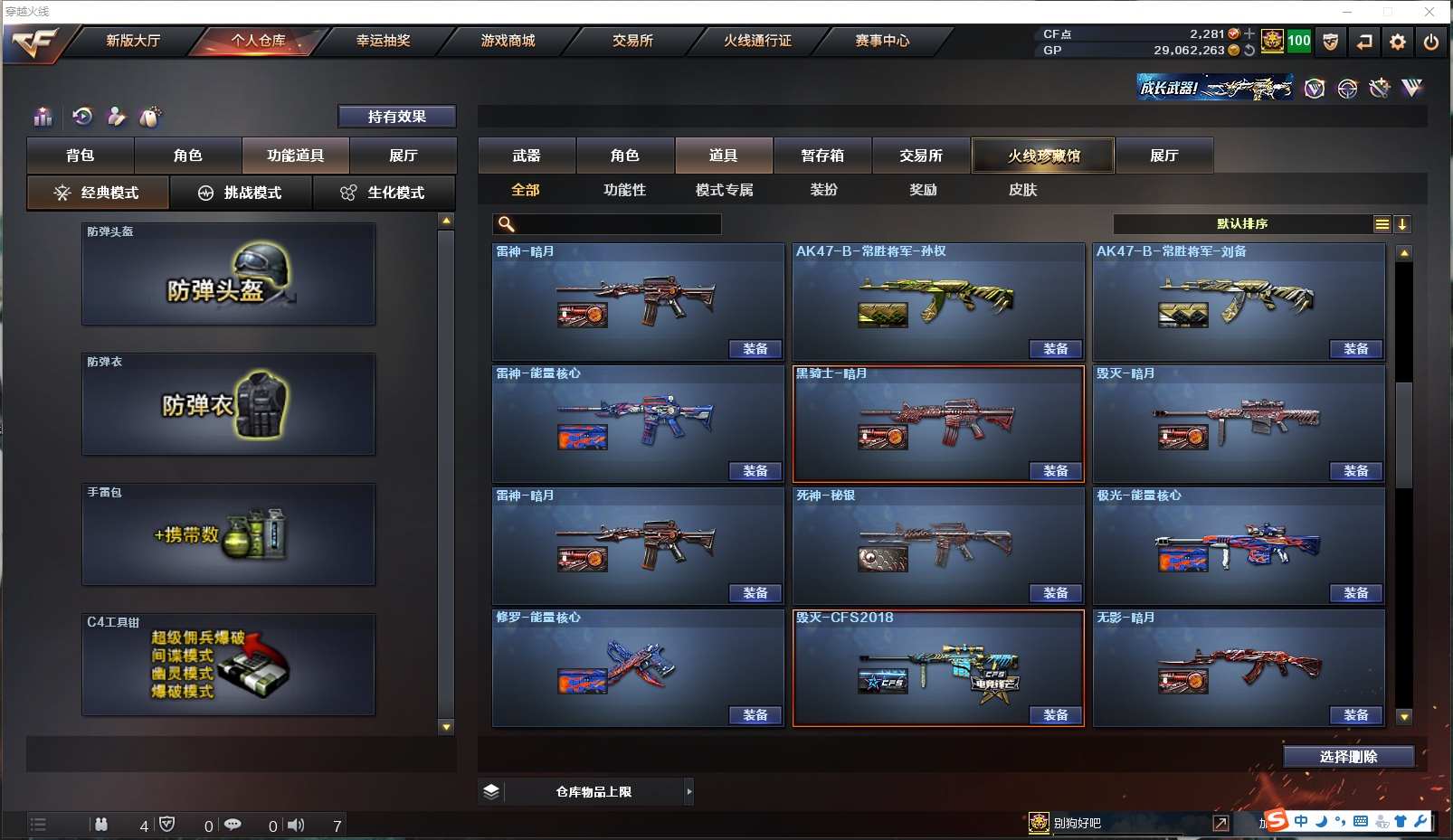The width and height of the screenshot is (1453, 840).
Task: Open the 武器 weapons category tab
Action: 527,156
